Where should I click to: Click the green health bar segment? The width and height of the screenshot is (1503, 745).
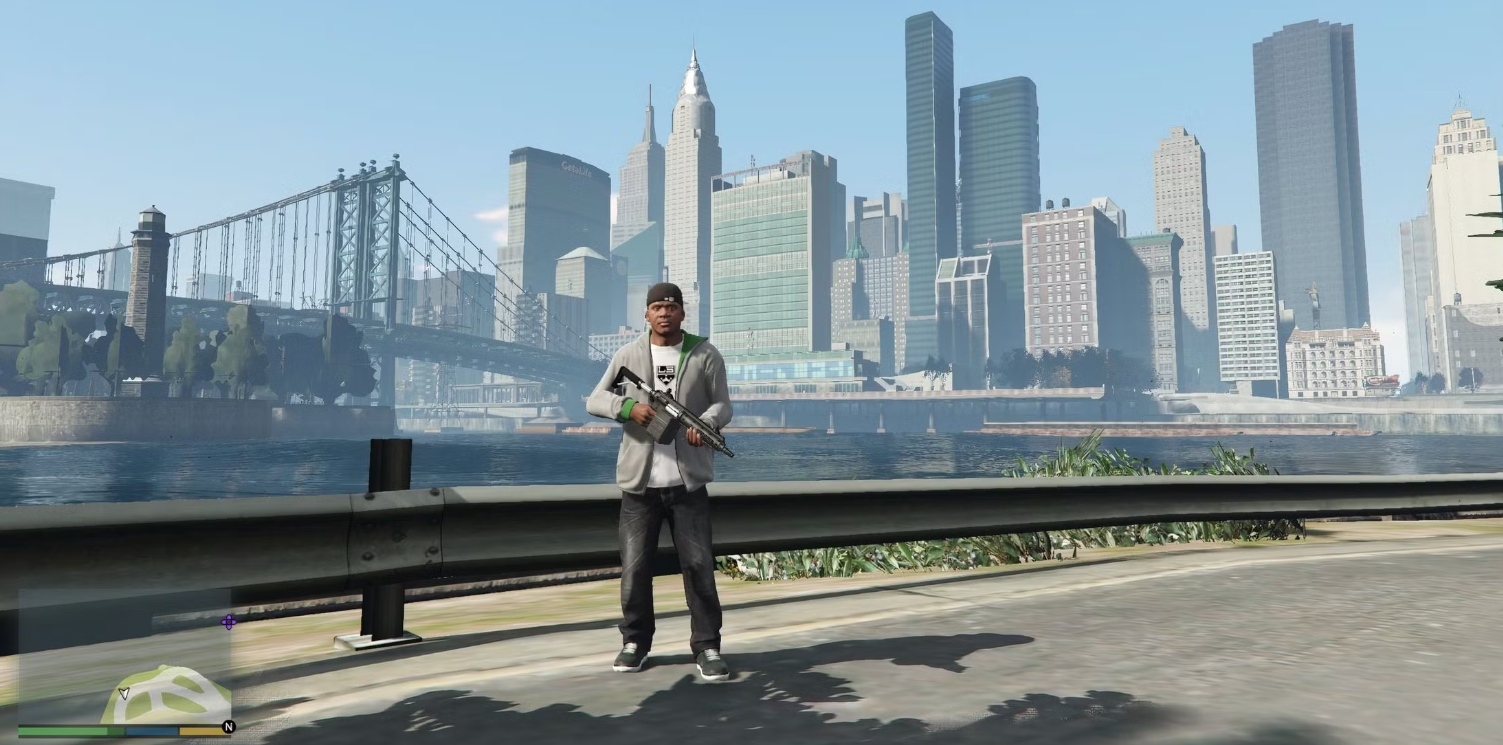60,730
